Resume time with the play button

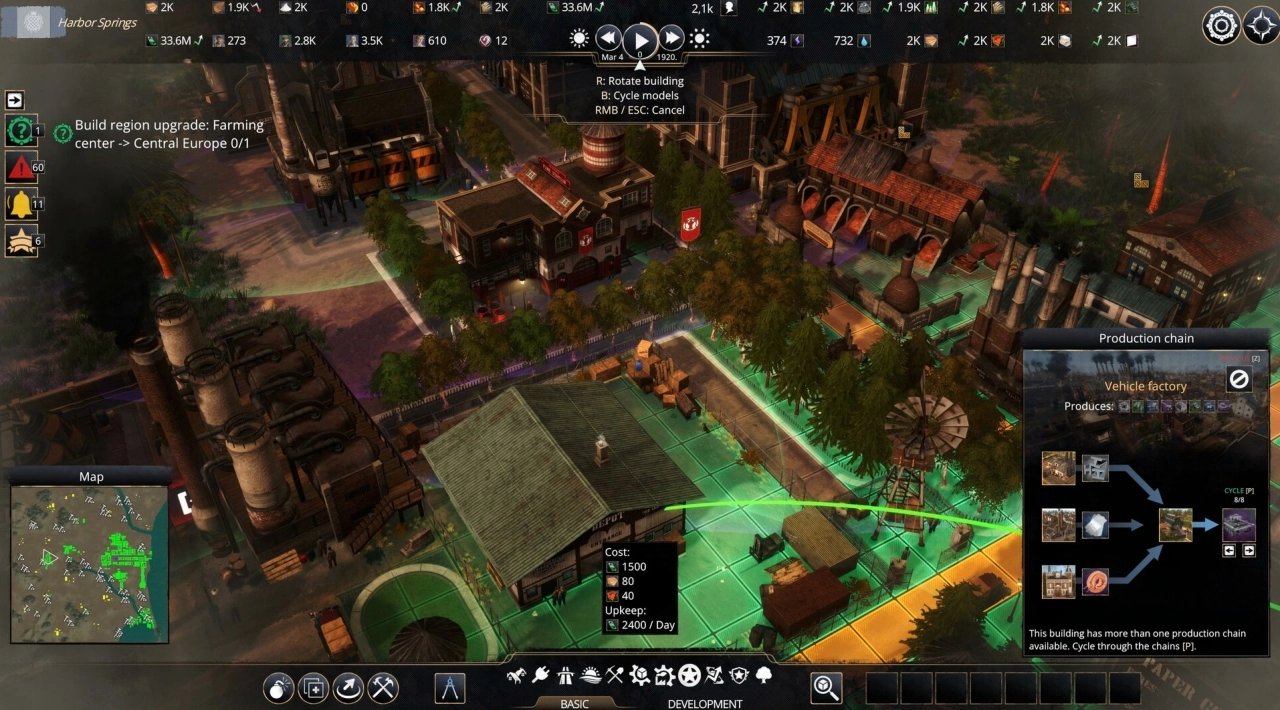tap(640, 40)
